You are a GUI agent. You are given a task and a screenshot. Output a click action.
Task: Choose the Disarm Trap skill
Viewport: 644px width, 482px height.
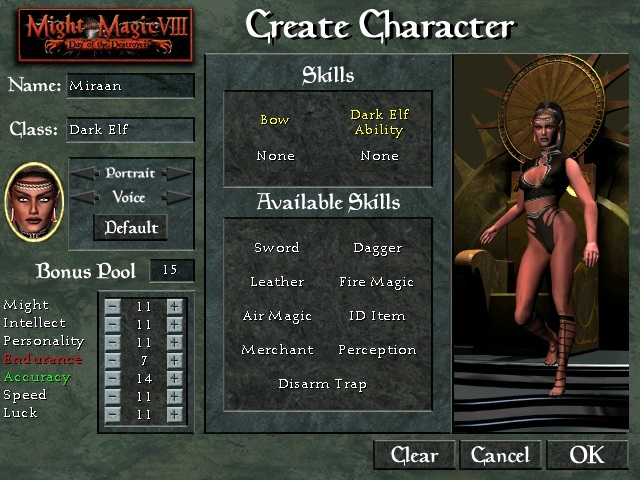coord(322,384)
